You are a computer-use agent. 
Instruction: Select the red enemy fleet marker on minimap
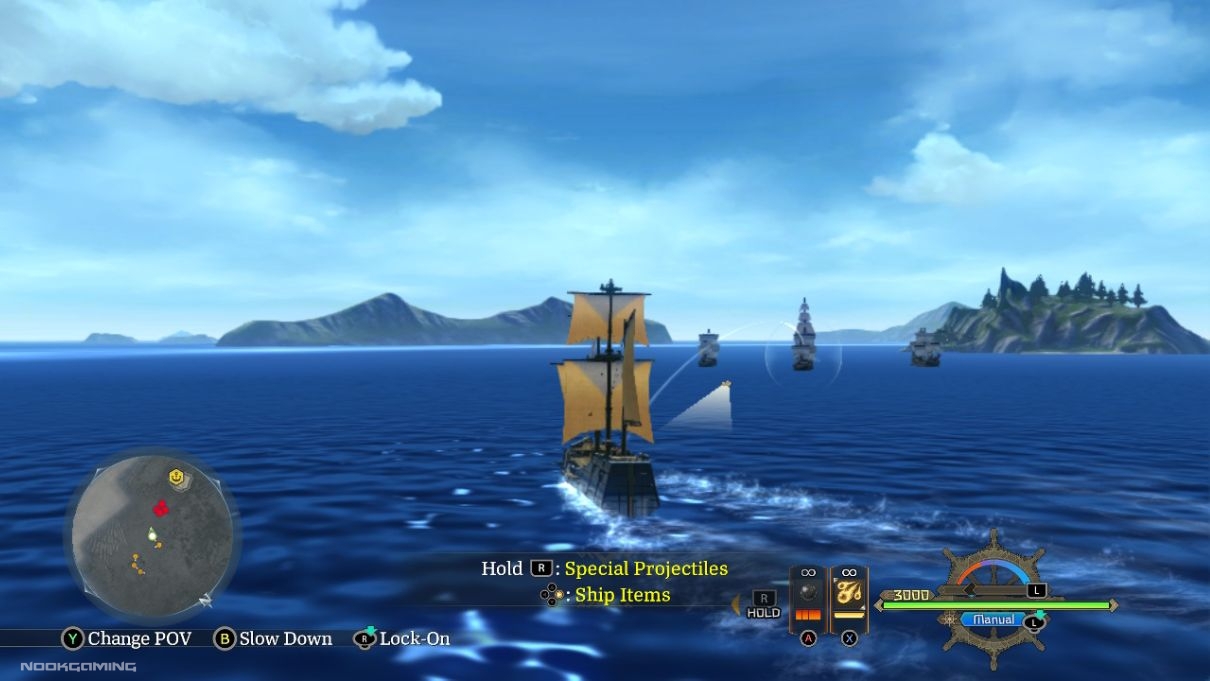[x=160, y=508]
